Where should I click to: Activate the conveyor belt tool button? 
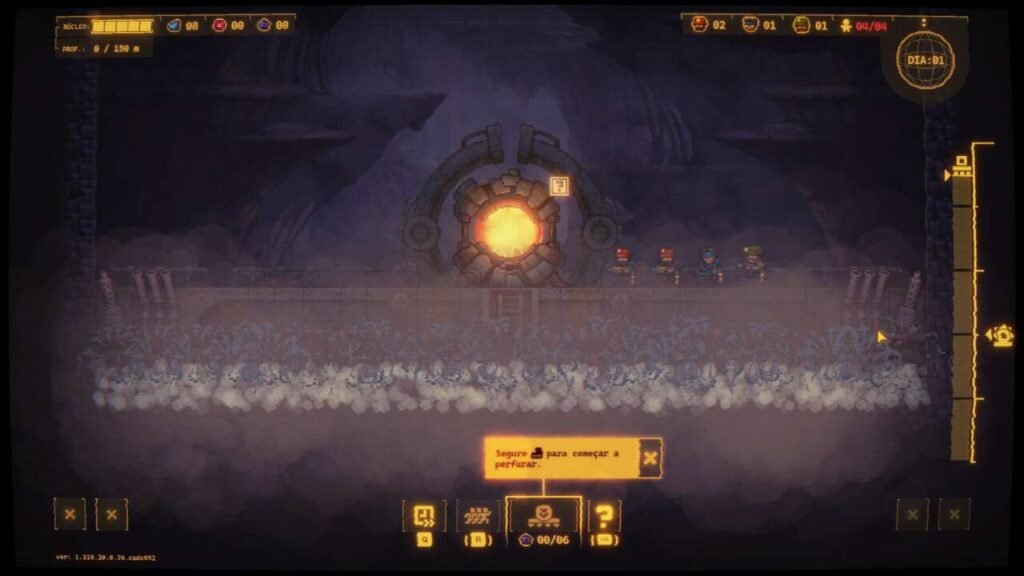tap(478, 516)
